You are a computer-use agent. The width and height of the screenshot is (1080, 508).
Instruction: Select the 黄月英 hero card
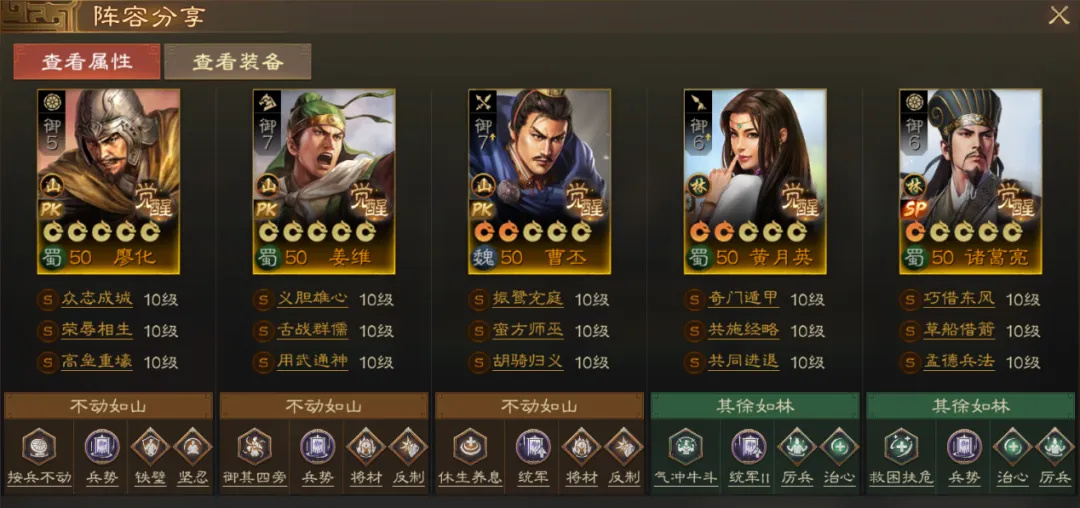pos(755,180)
